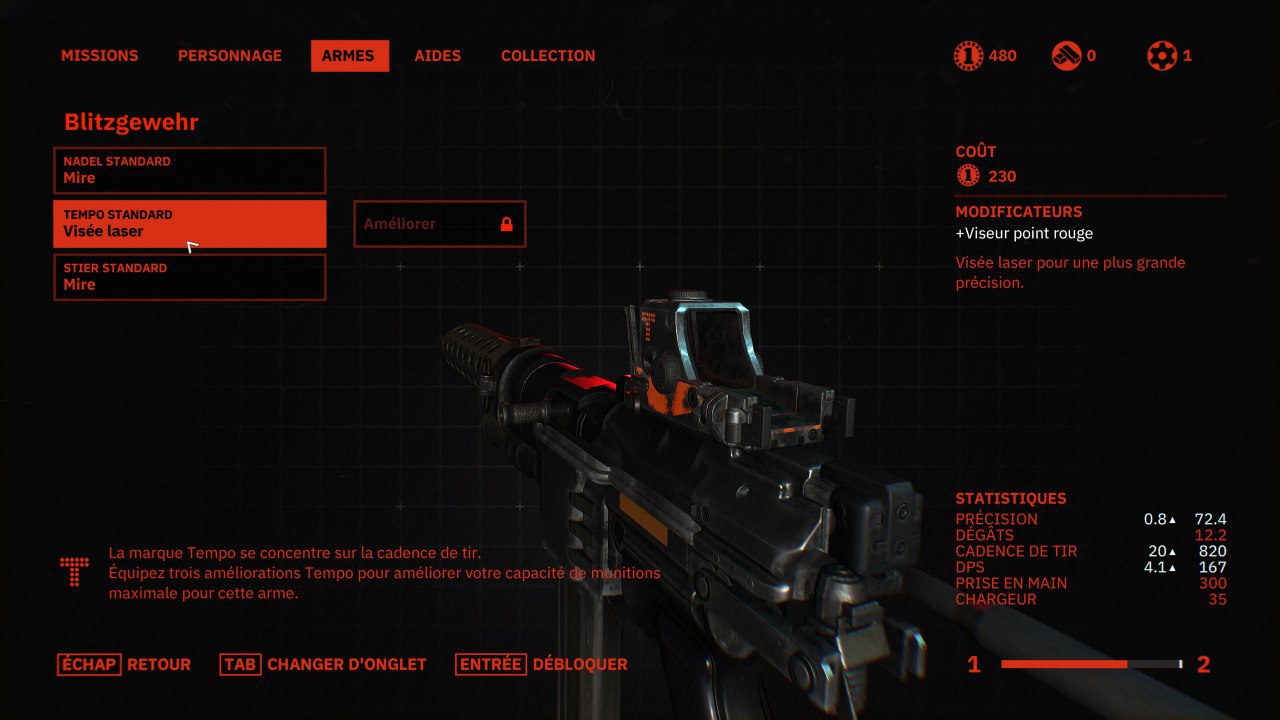Viewport: 1280px width, 720px height.
Task: Open the Personnage tab
Action: (x=230, y=56)
